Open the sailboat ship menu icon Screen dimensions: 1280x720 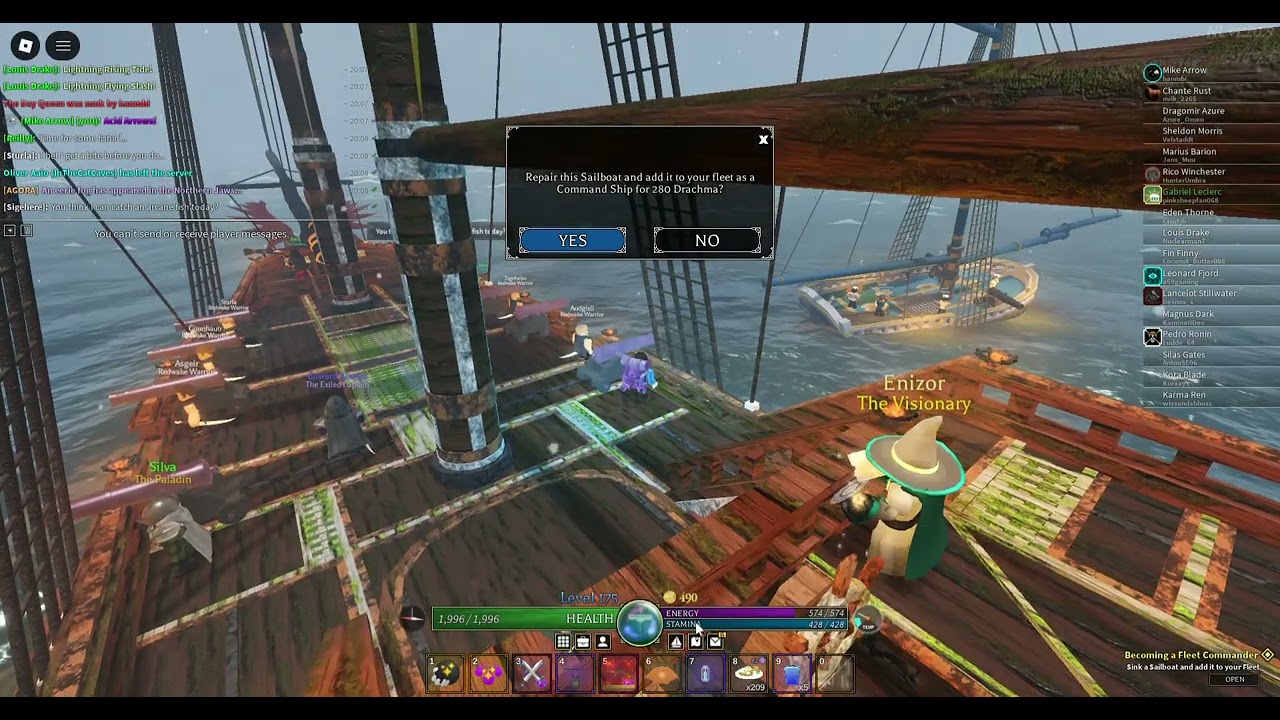pyautogui.click(x=676, y=642)
